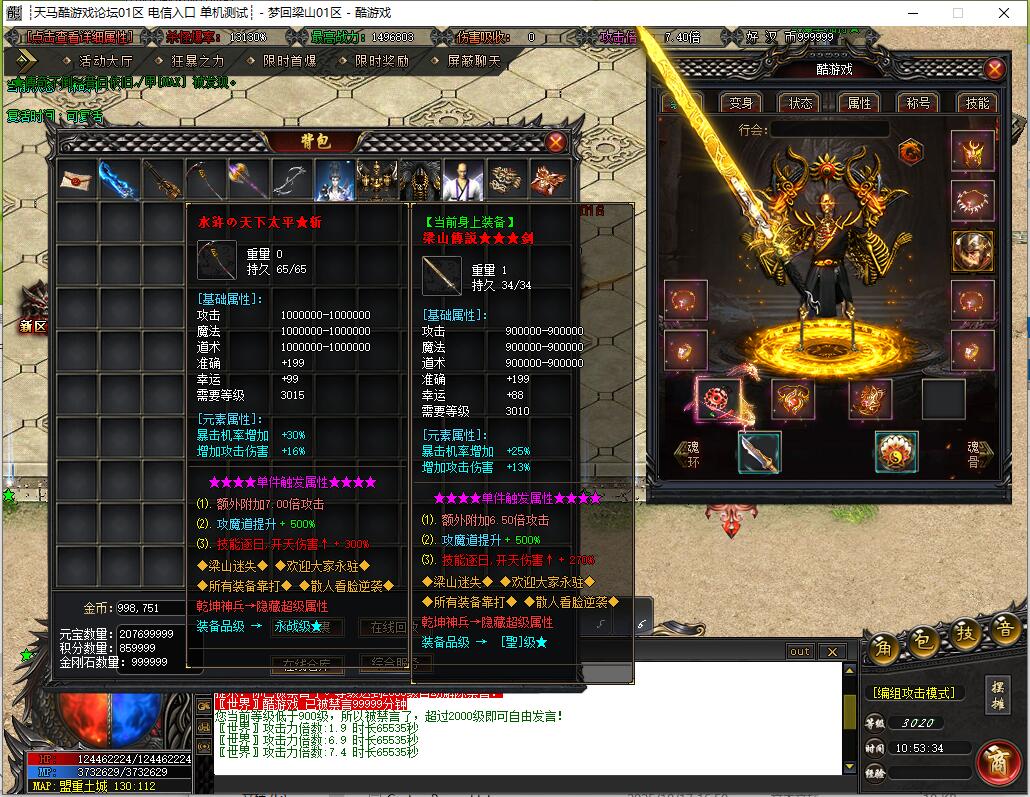This screenshot has width=1030, height=797.
Task: Switch to the 技能 skills tab
Action: [977, 103]
